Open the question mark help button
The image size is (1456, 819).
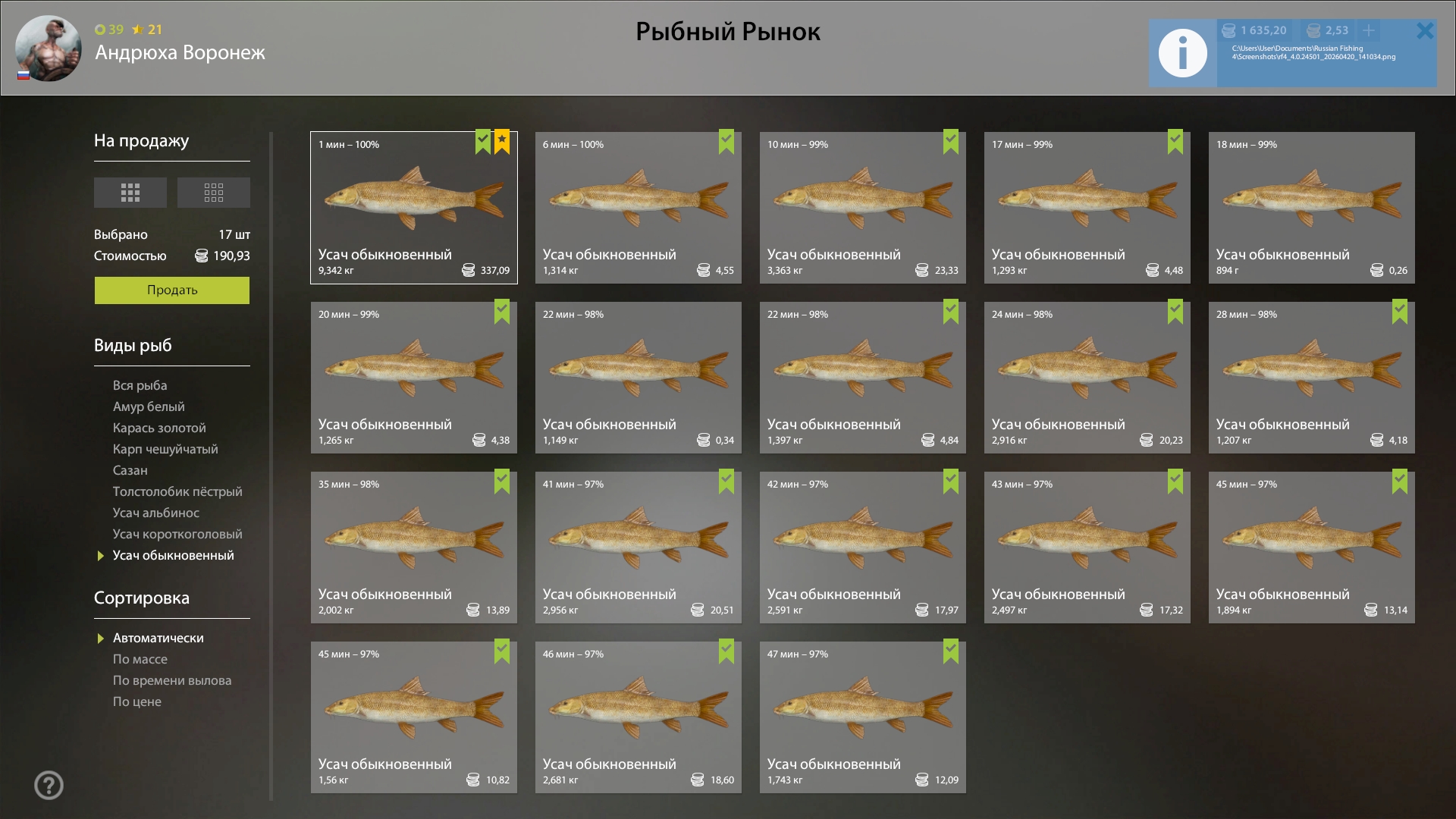pos(49,785)
